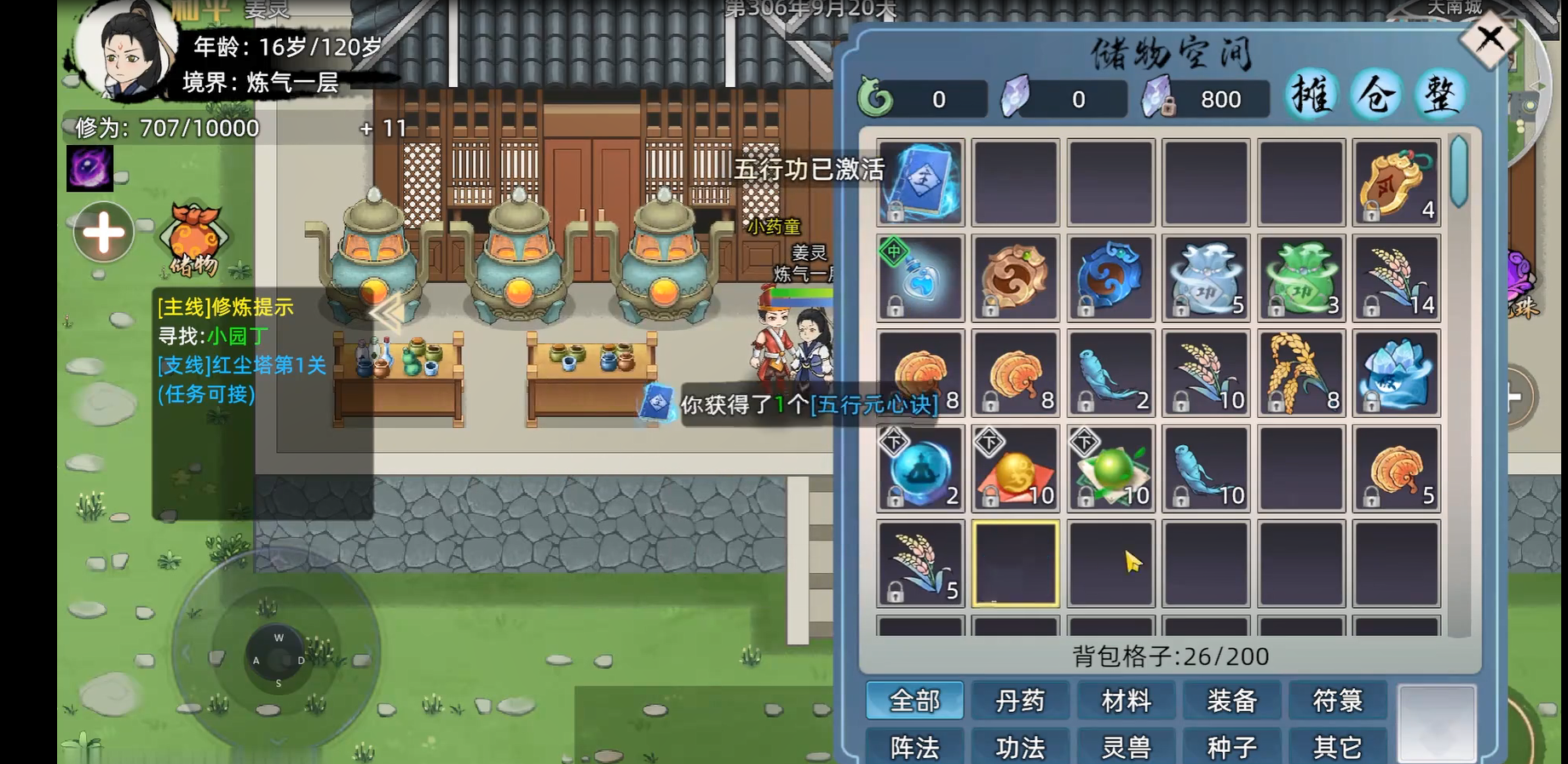The width and height of the screenshot is (1568, 764).
Task: Open the 仓 (warehouse) icon
Action: pyautogui.click(x=1376, y=95)
